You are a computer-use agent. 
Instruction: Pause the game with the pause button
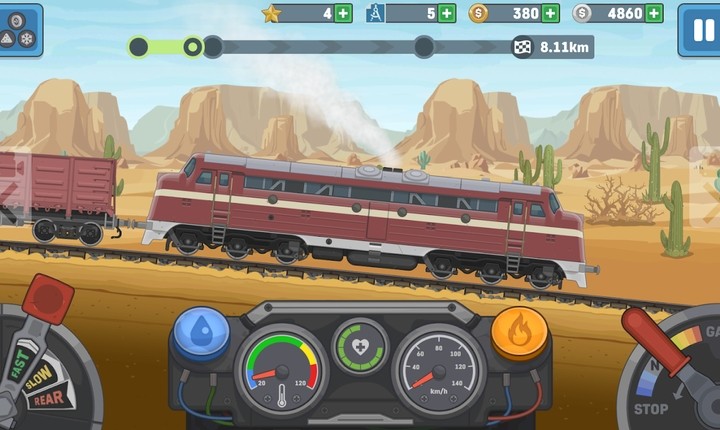click(x=697, y=29)
